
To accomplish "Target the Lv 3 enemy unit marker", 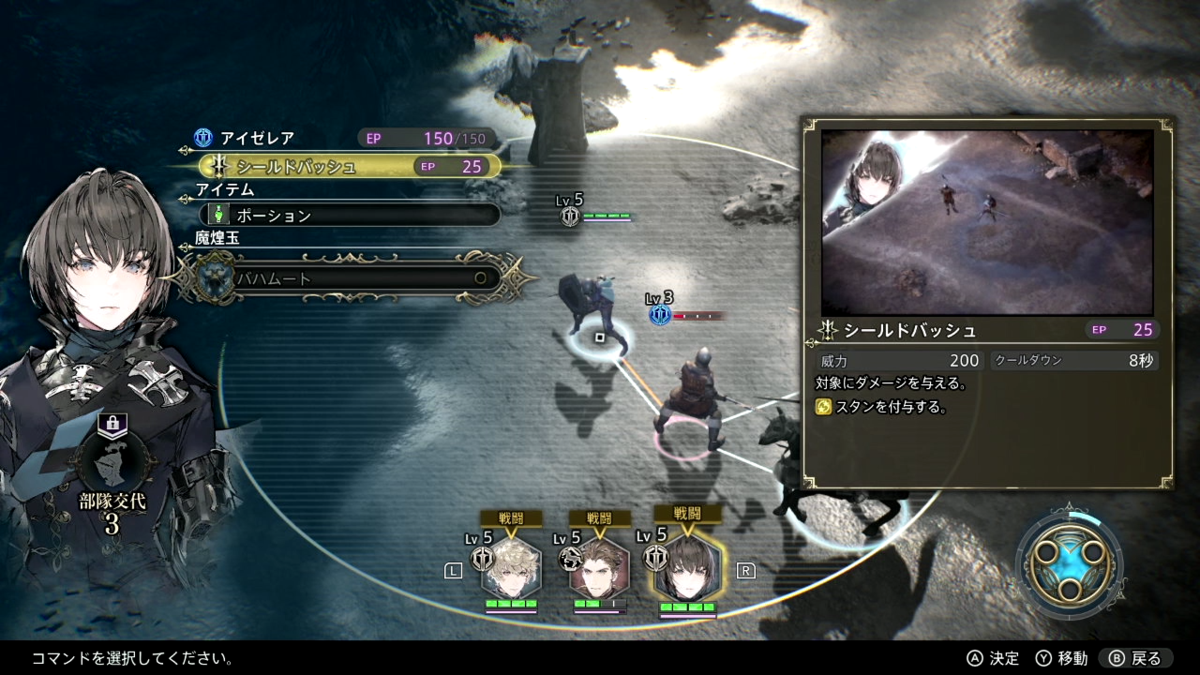I will point(660,315).
